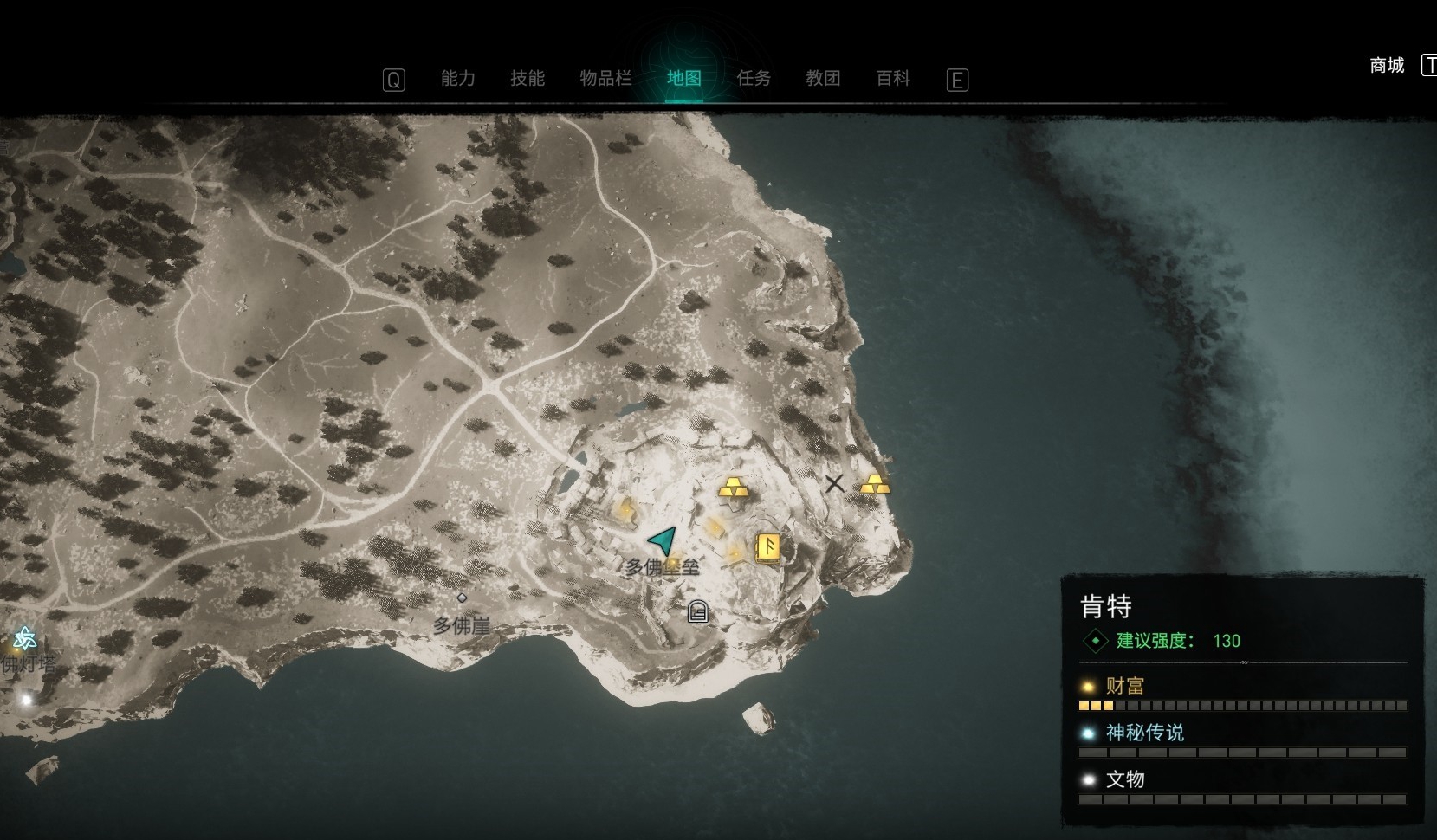Switch to the 百科 codex tab
1437x840 pixels.
[x=893, y=79]
